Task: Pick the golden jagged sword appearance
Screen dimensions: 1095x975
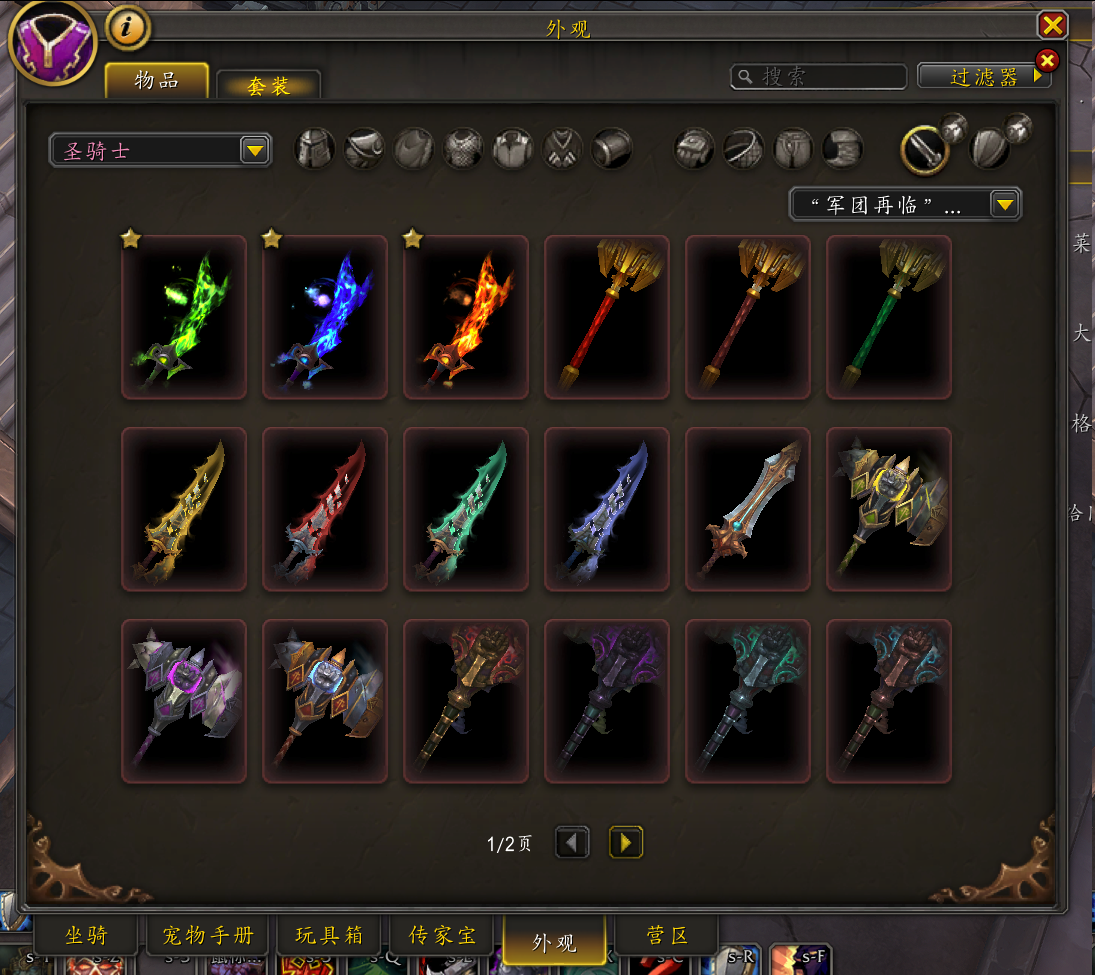Action: pyautogui.click(x=184, y=510)
